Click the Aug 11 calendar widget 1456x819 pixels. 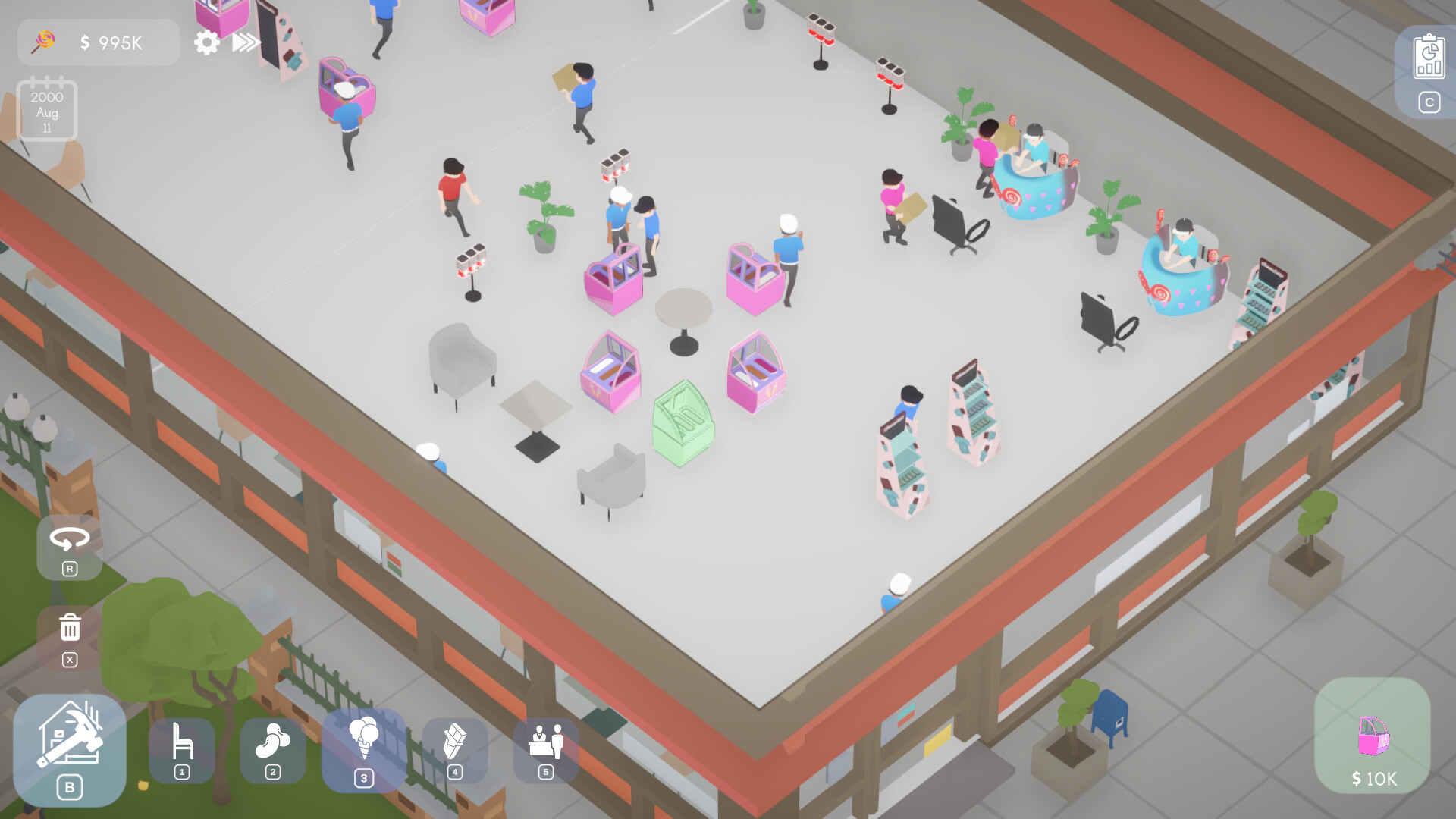click(47, 110)
